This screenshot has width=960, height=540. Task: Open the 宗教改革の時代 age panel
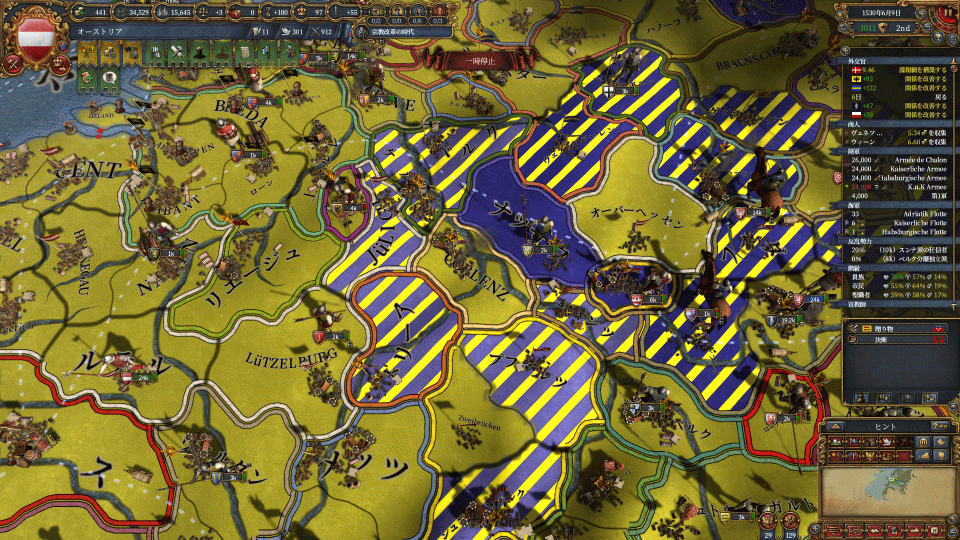click(x=393, y=31)
